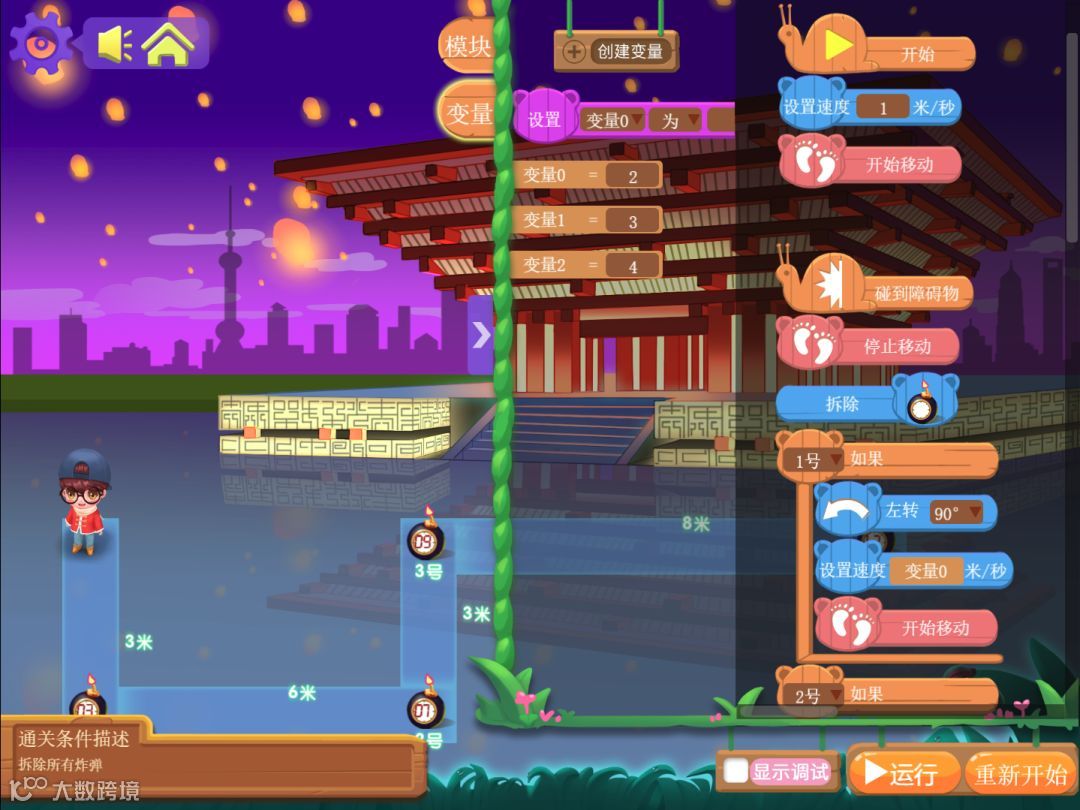This screenshot has height=810, width=1080.
Task: Select the 变量 tab
Action: tap(467, 113)
